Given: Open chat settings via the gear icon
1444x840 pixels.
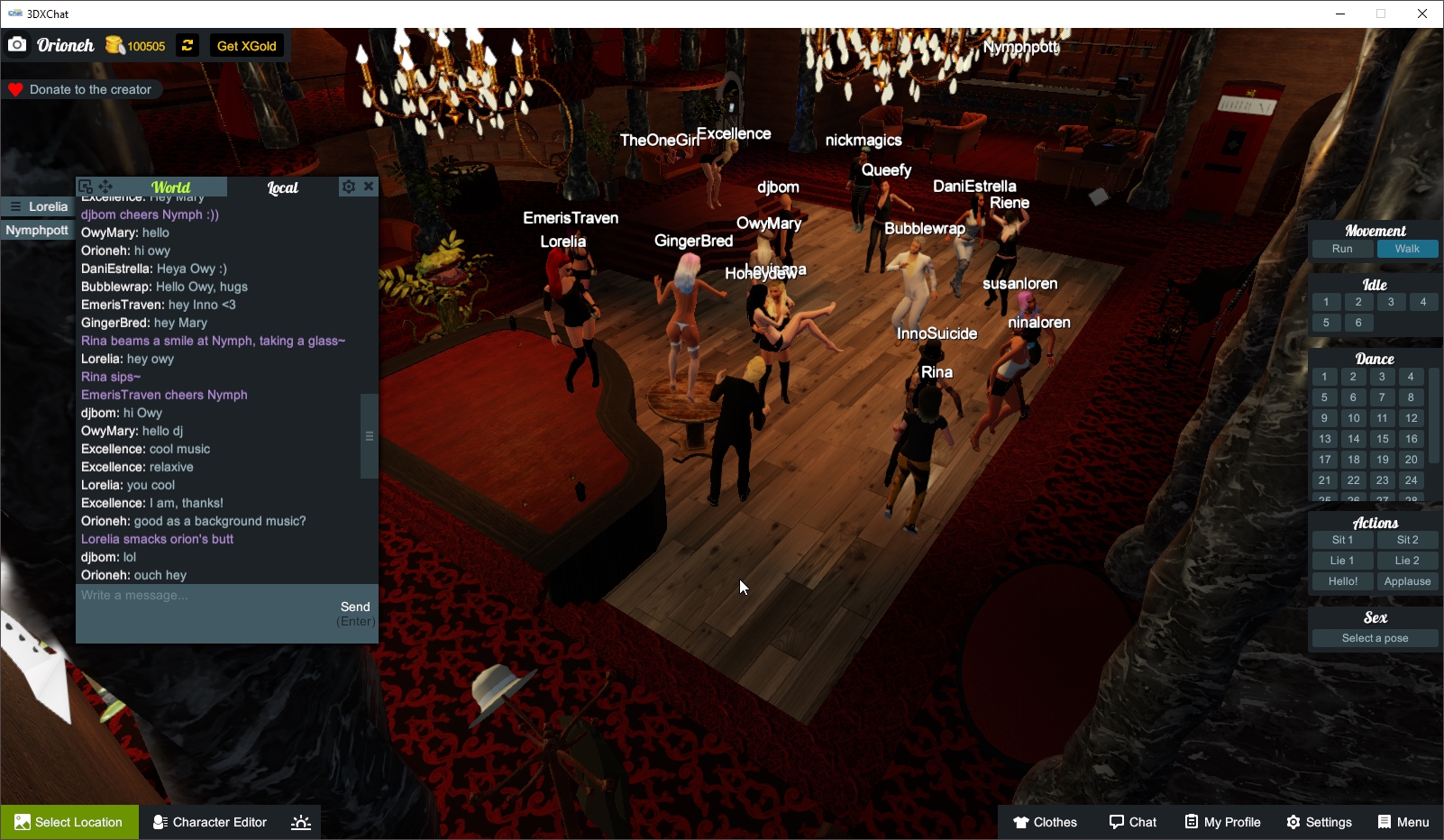Looking at the screenshot, I should 348,187.
